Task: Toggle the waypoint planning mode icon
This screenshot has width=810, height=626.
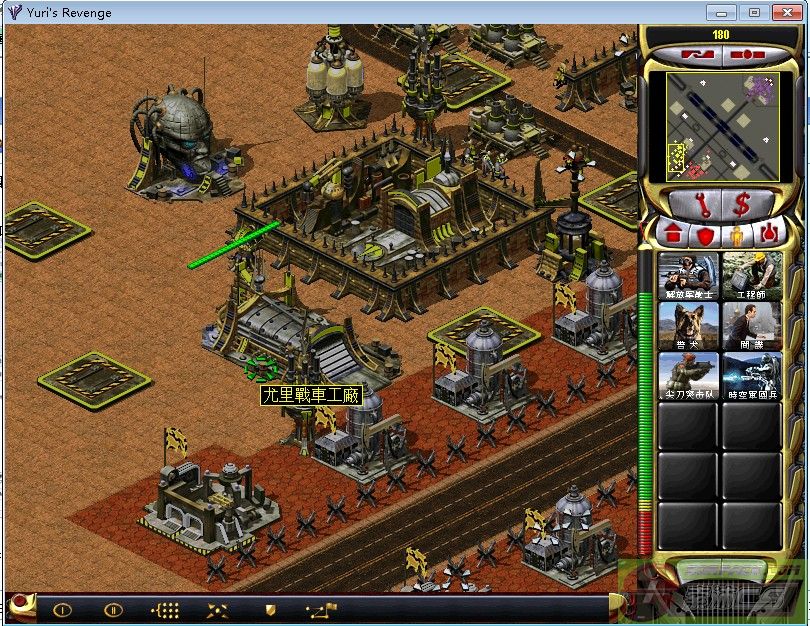Action: point(323,609)
